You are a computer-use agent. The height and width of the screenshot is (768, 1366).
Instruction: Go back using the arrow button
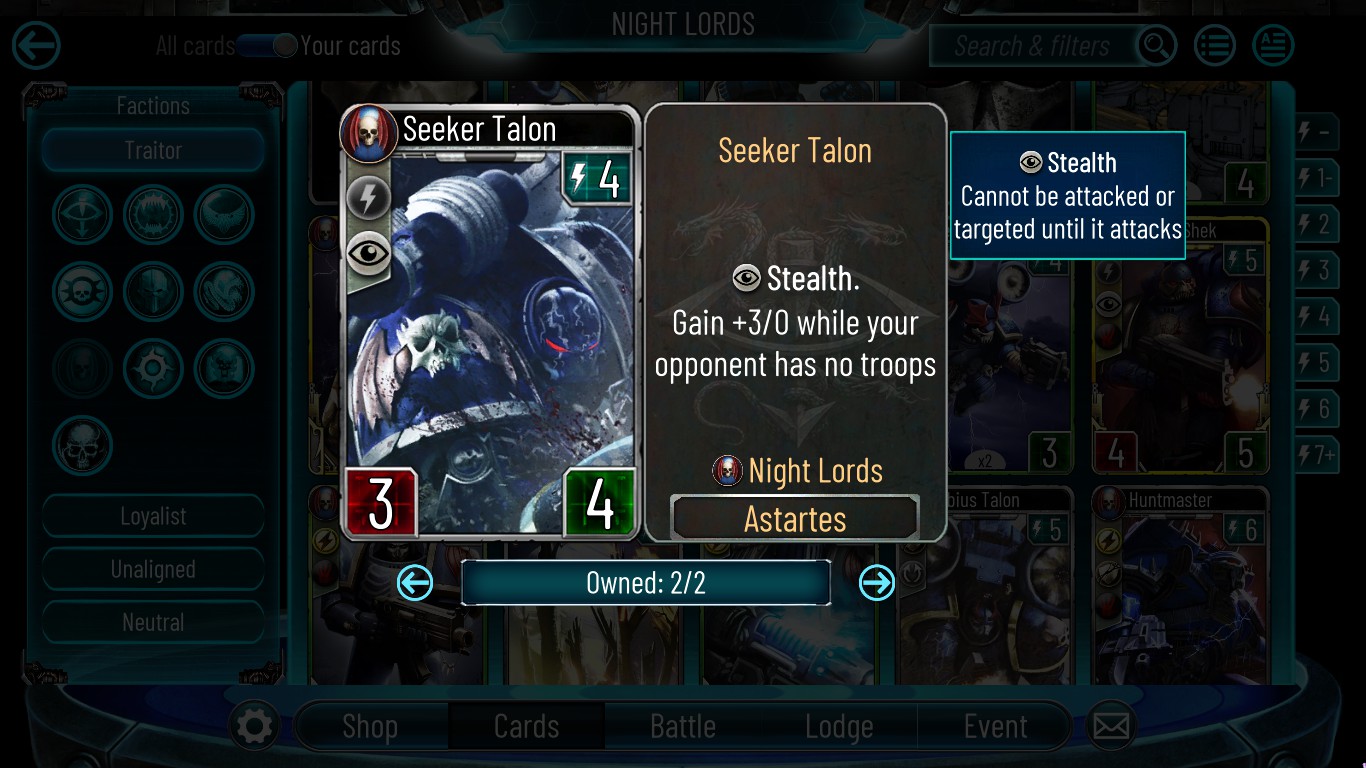coord(37,46)
